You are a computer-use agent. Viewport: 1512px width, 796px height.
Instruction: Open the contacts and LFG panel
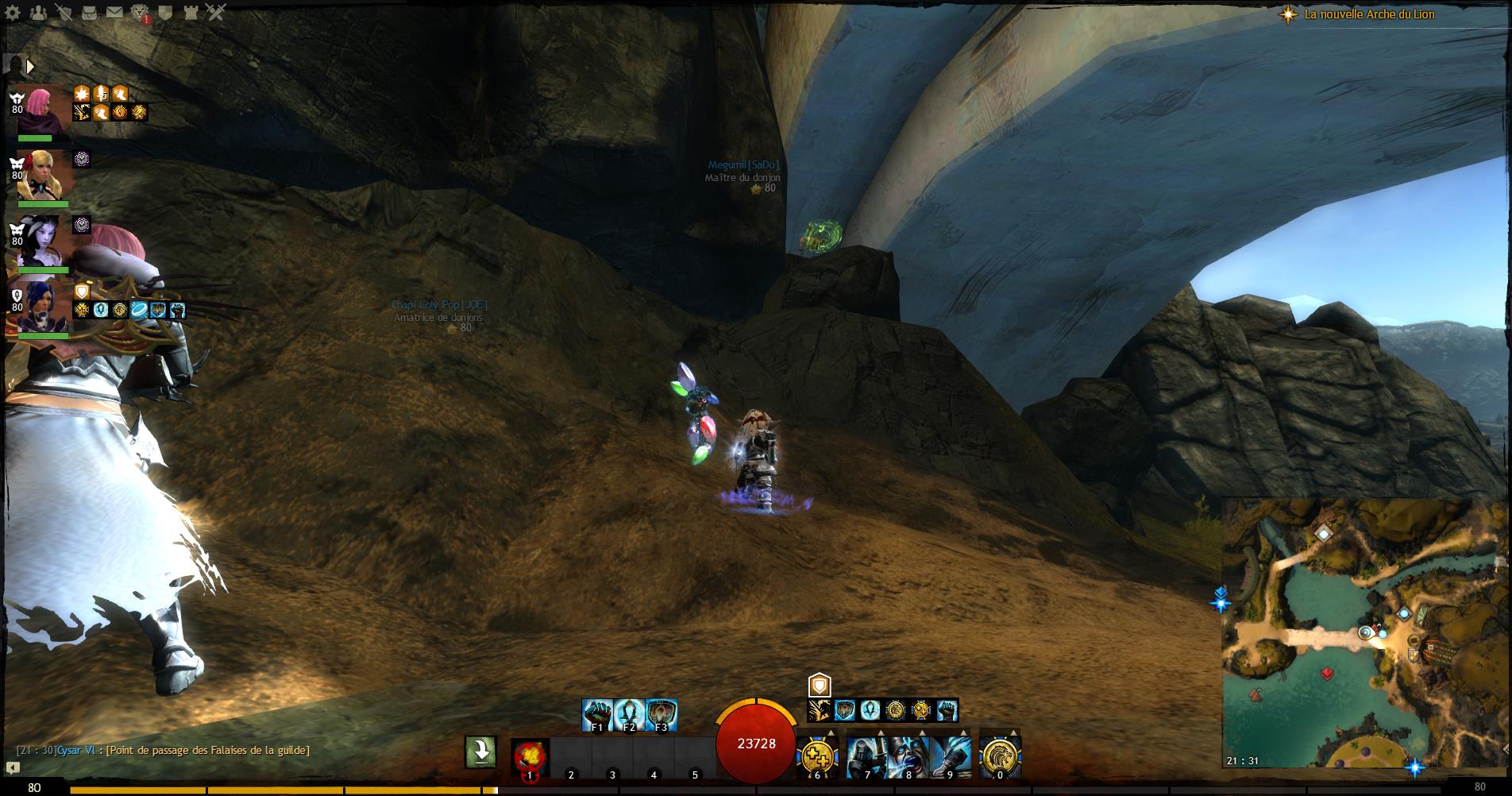click(37, 12)
